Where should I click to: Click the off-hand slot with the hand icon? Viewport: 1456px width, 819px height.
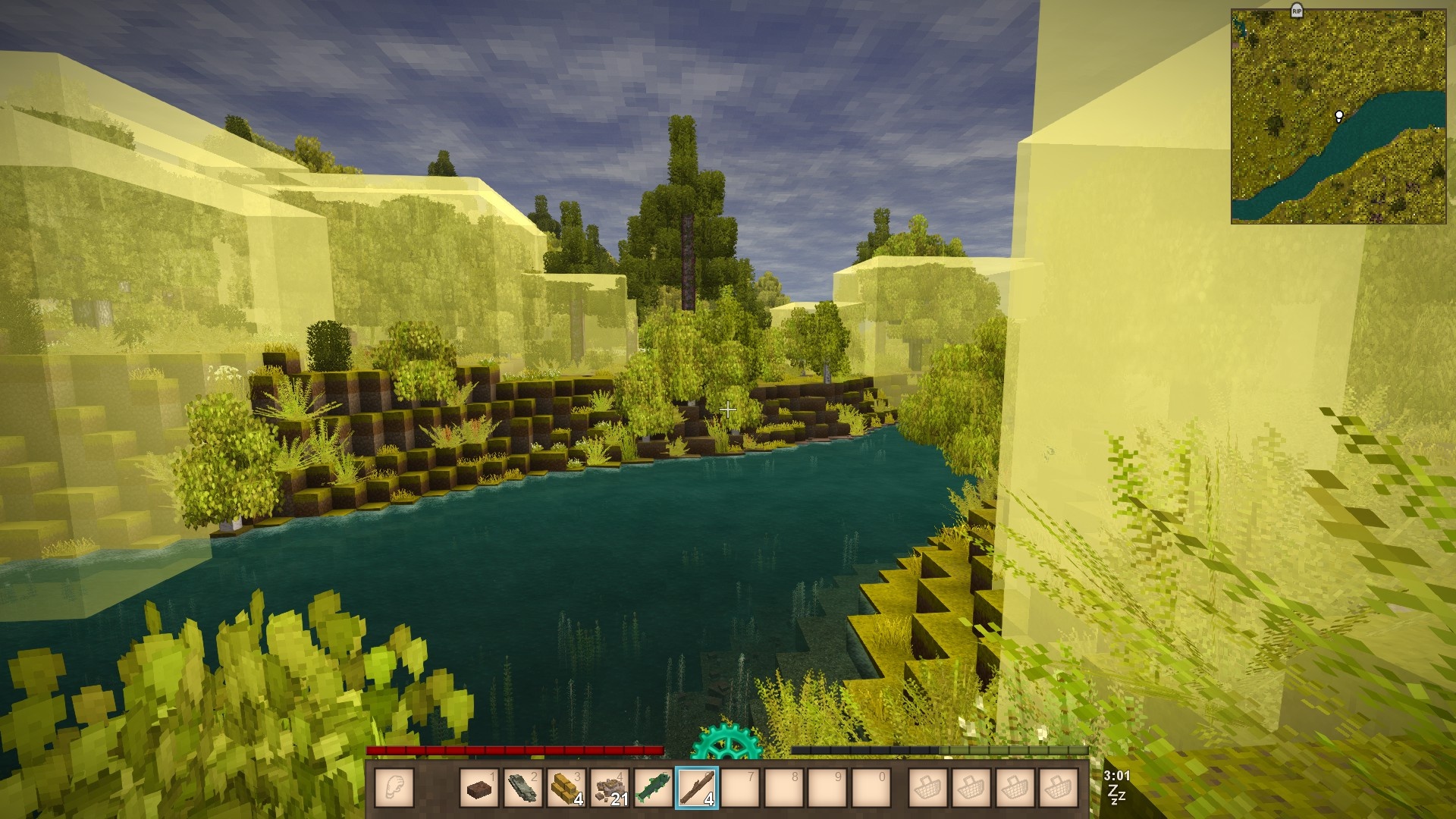tap(395, 787)
